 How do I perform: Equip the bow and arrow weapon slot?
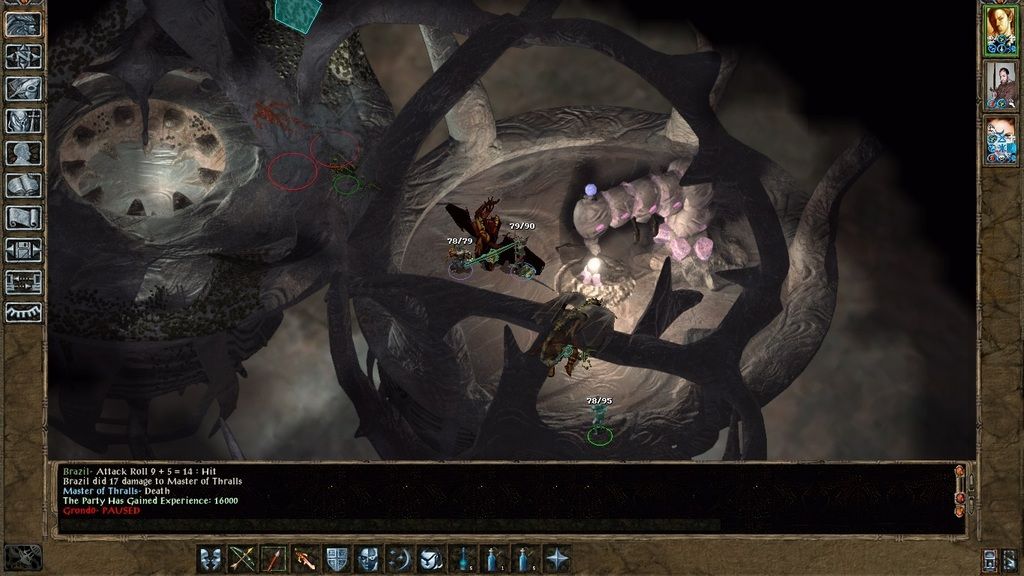click(243, 559)
